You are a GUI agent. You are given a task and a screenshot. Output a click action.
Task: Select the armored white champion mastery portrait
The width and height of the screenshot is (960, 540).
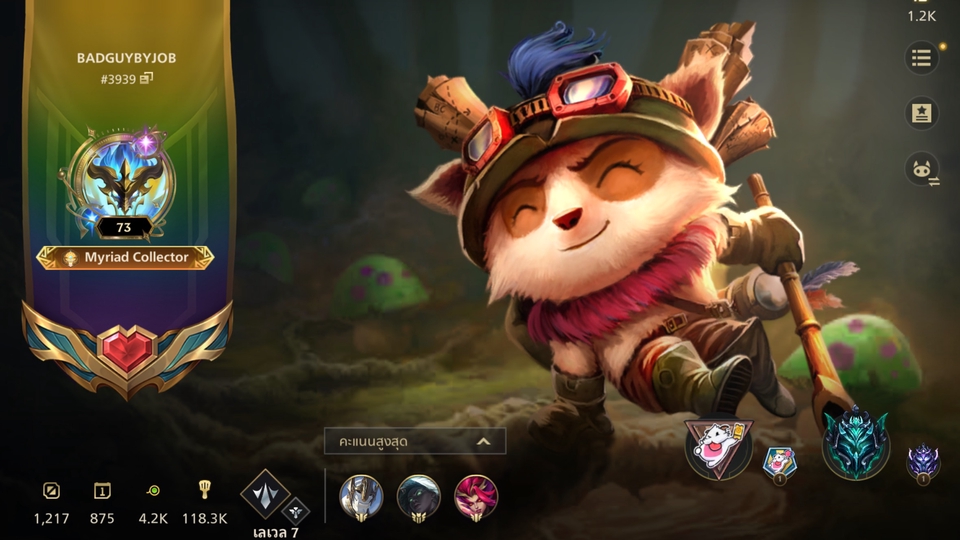[x=360, y=497]
